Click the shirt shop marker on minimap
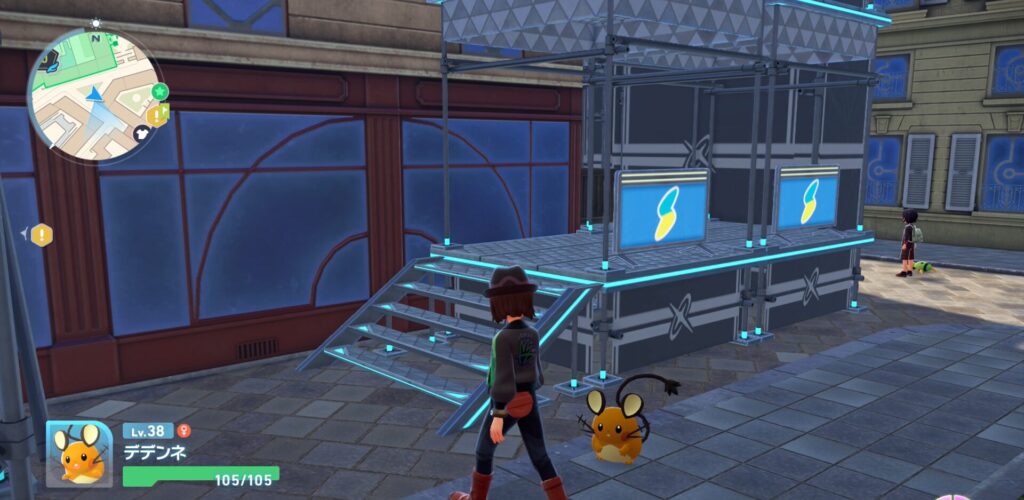The image size is (1024, 500). [x=142, y=133]
